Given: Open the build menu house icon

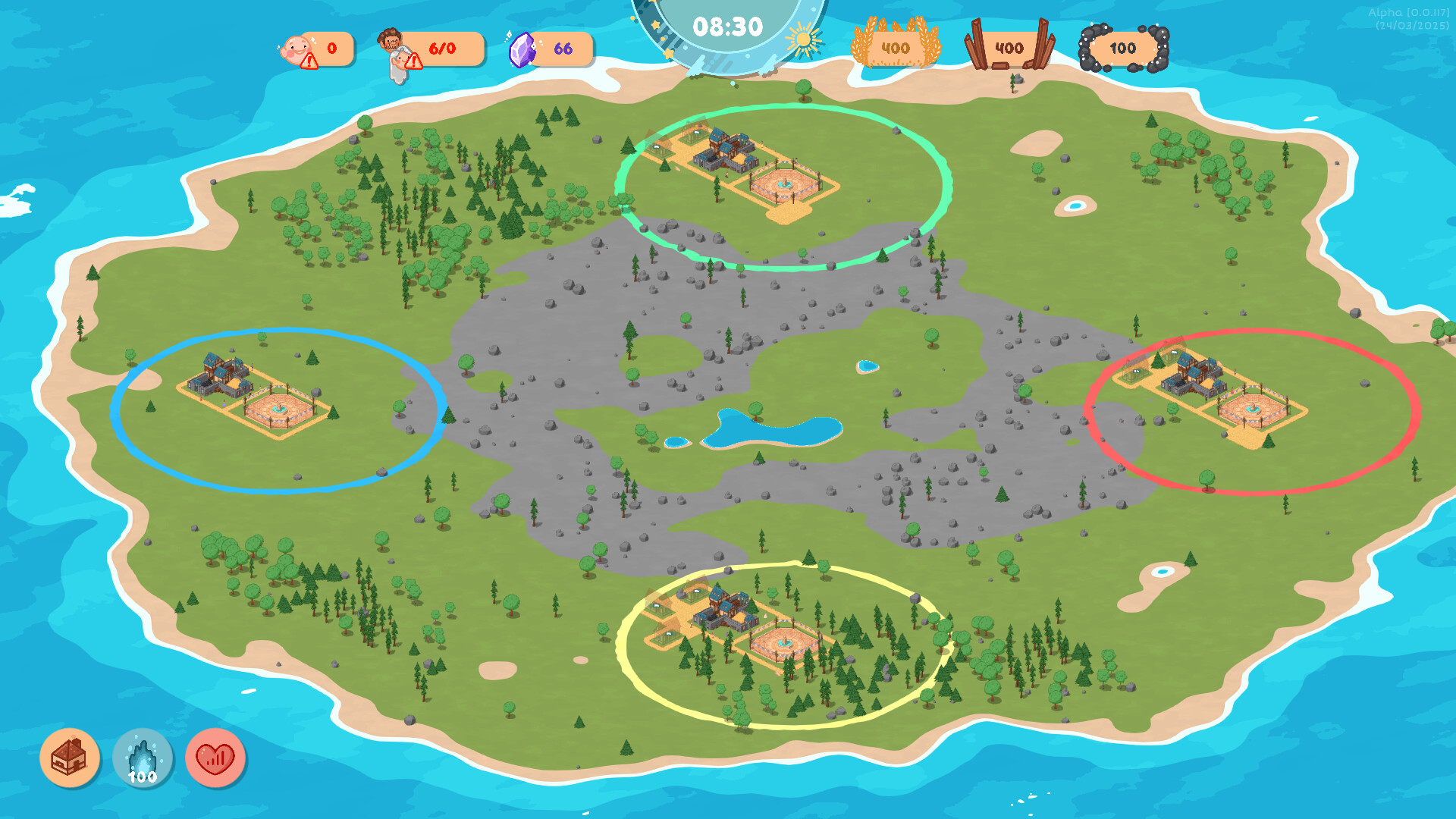Looking at the screenshot, I should pos(71,758).
